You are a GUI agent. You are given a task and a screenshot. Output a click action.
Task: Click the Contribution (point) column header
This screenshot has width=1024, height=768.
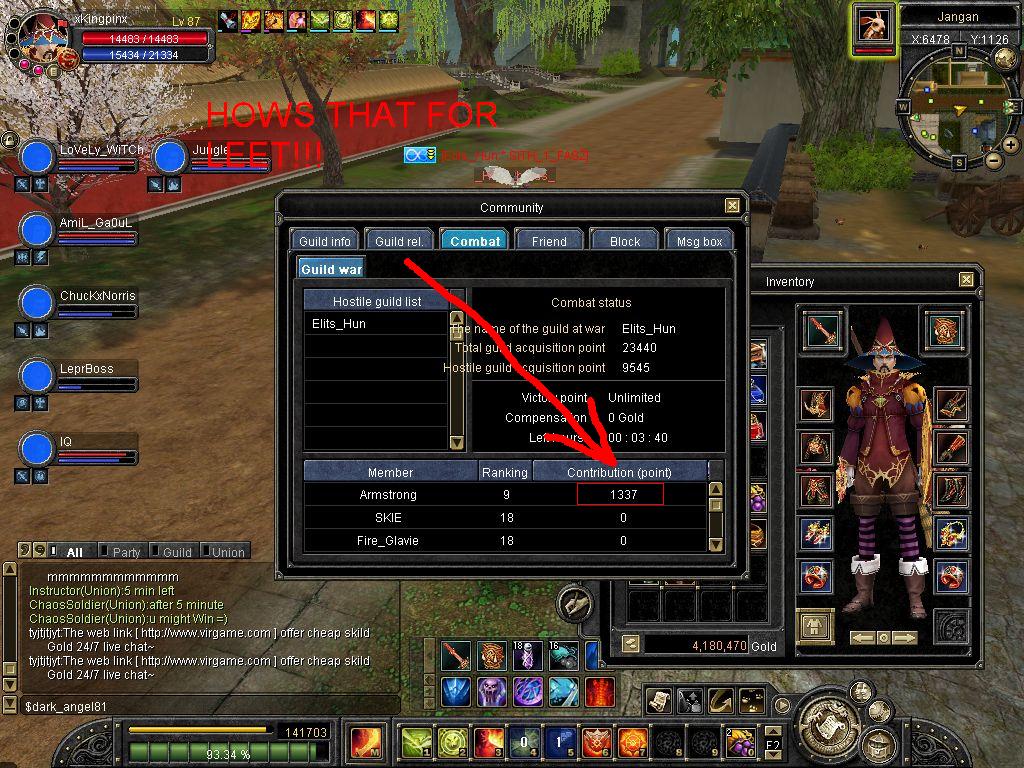click(619, 472)
